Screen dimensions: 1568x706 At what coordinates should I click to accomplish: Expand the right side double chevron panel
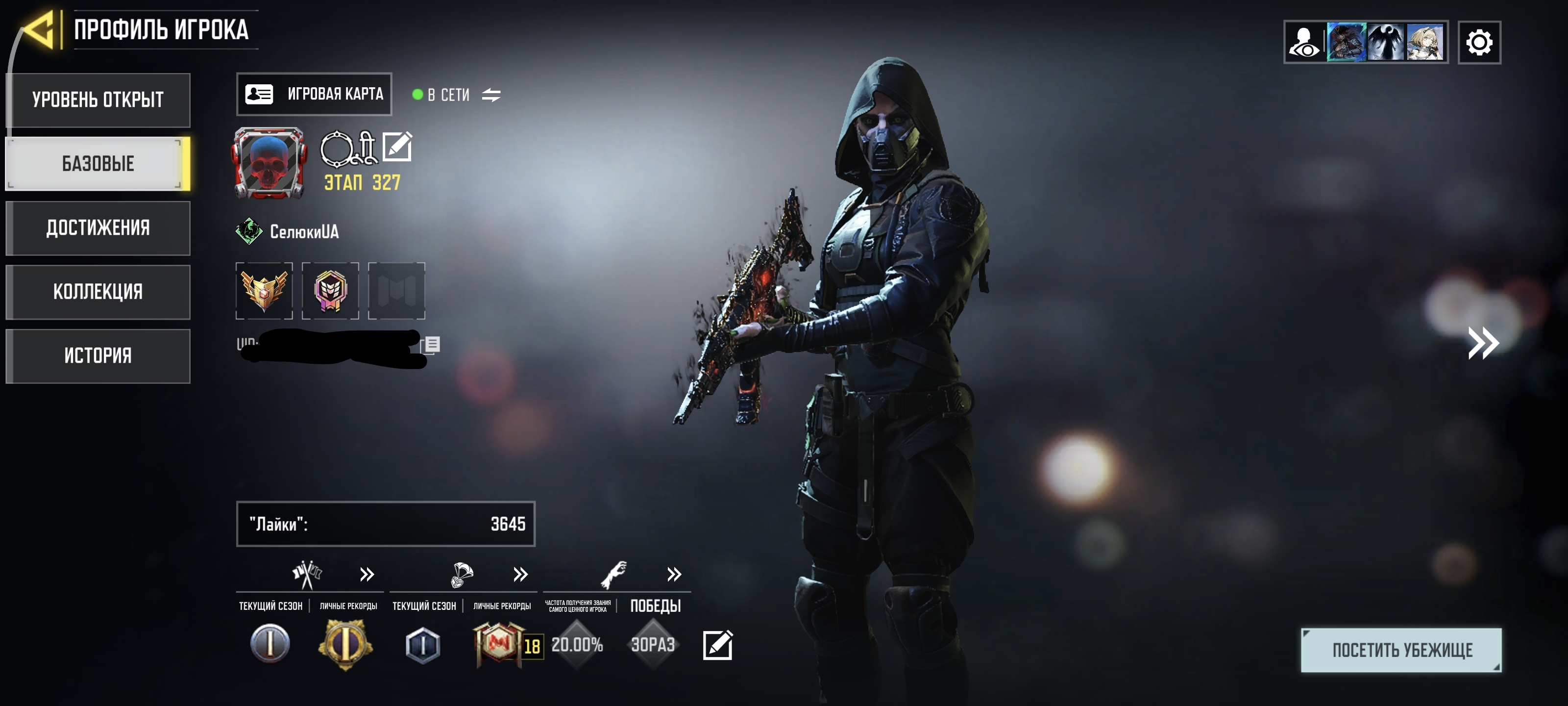pos(1483,343)
